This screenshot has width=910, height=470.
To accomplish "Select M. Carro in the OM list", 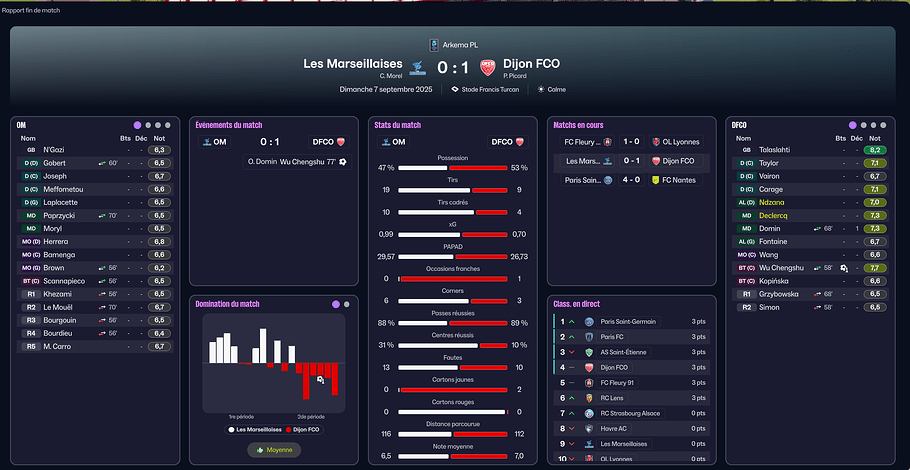I will (58, 346).
